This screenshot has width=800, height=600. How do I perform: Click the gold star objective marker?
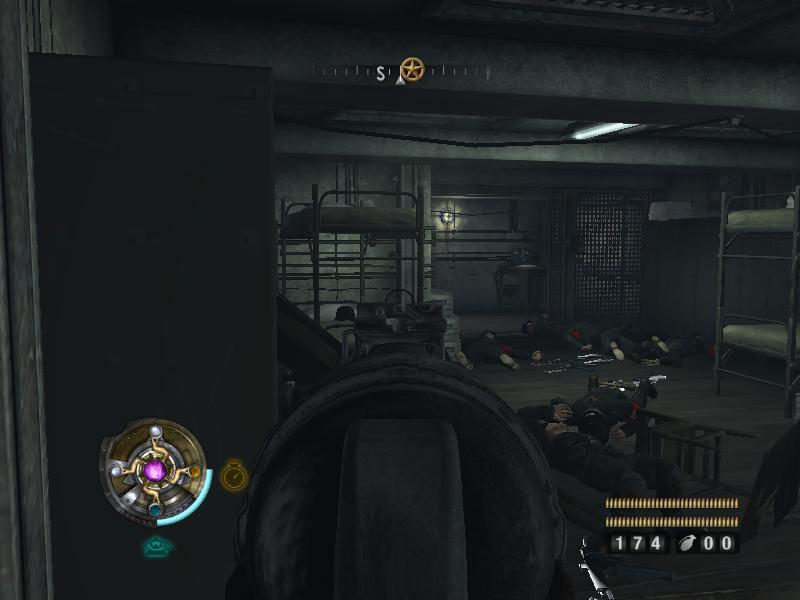412,69
